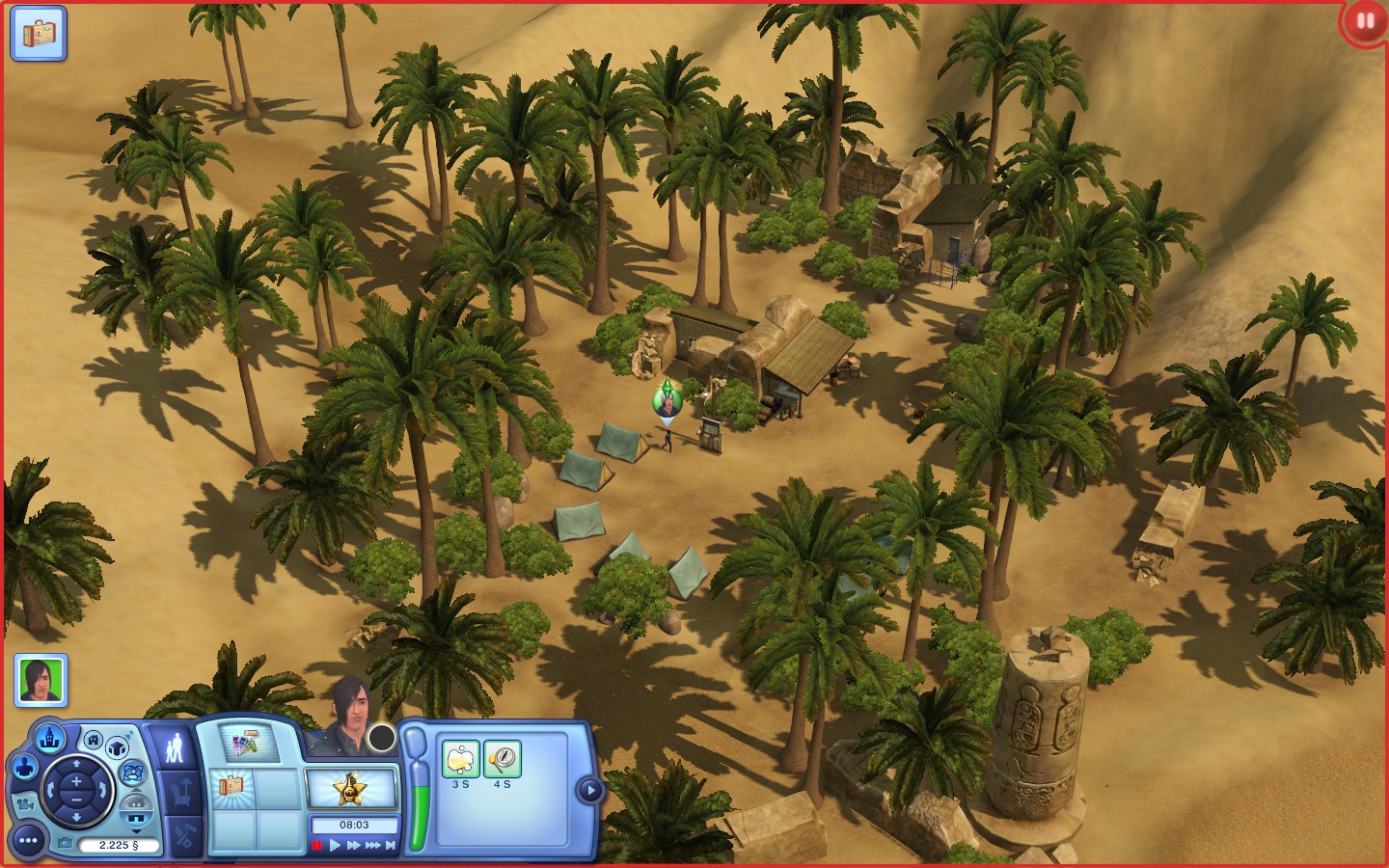
Task: Click the compass and torch moodlet icon
Action: coord(502,760)
